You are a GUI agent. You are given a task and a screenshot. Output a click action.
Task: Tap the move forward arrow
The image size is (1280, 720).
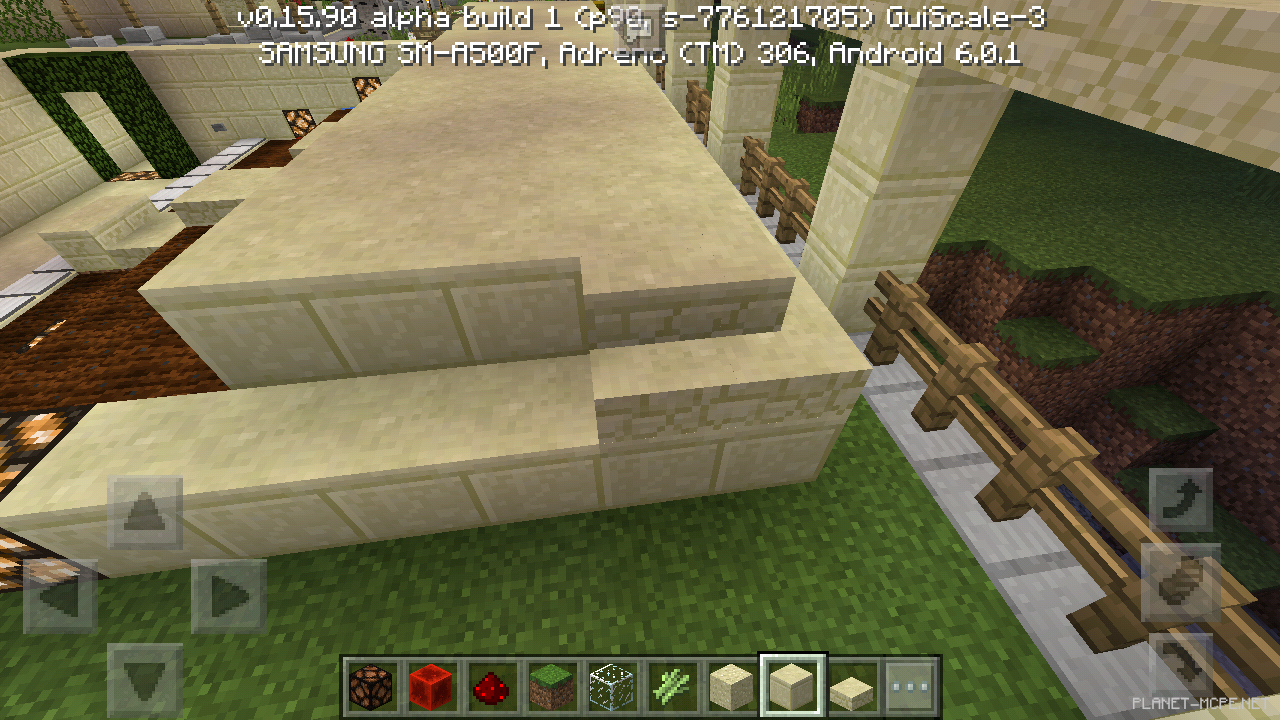(145, 514)
